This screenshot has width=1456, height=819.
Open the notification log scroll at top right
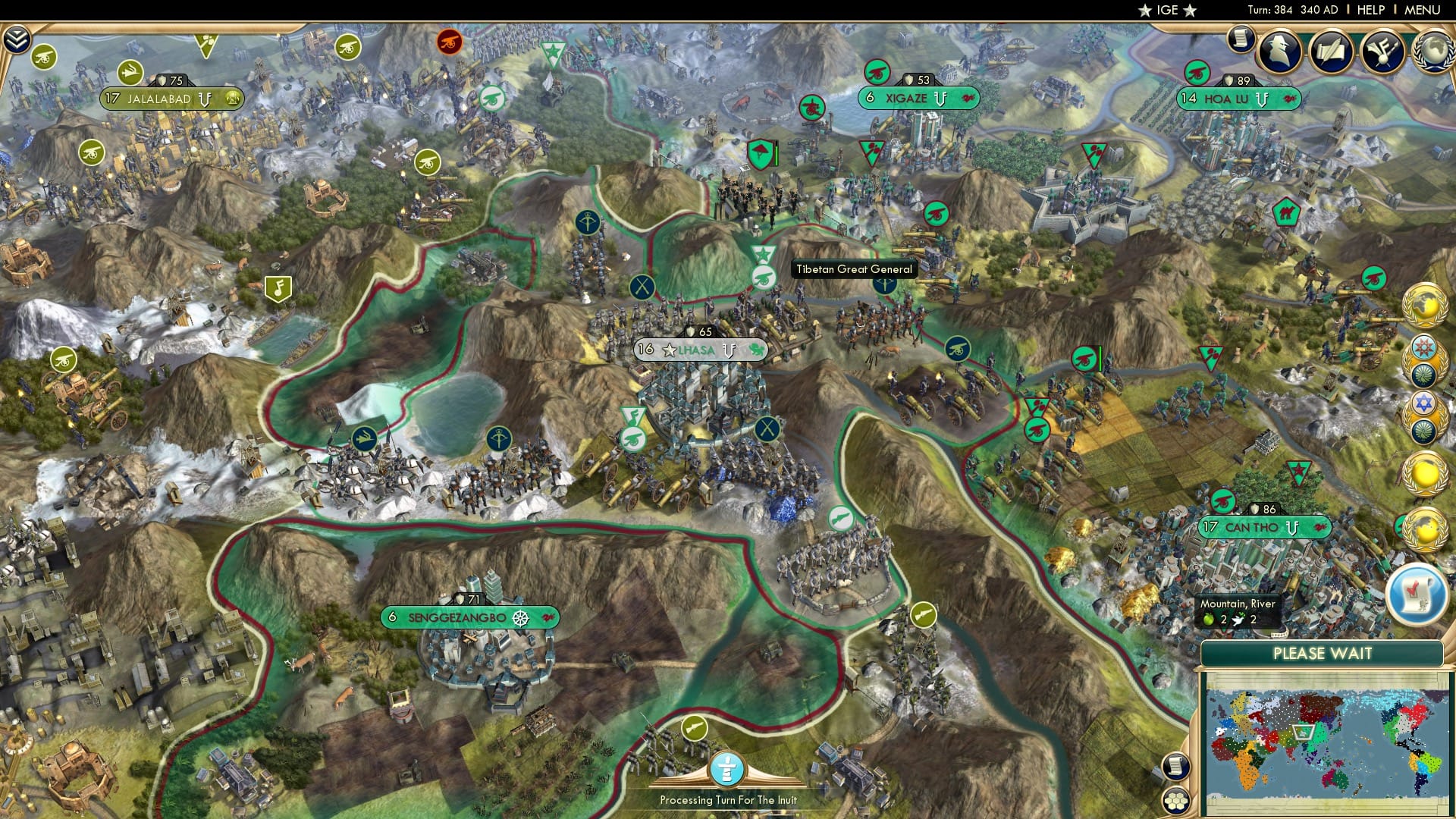click(1241, 38)
